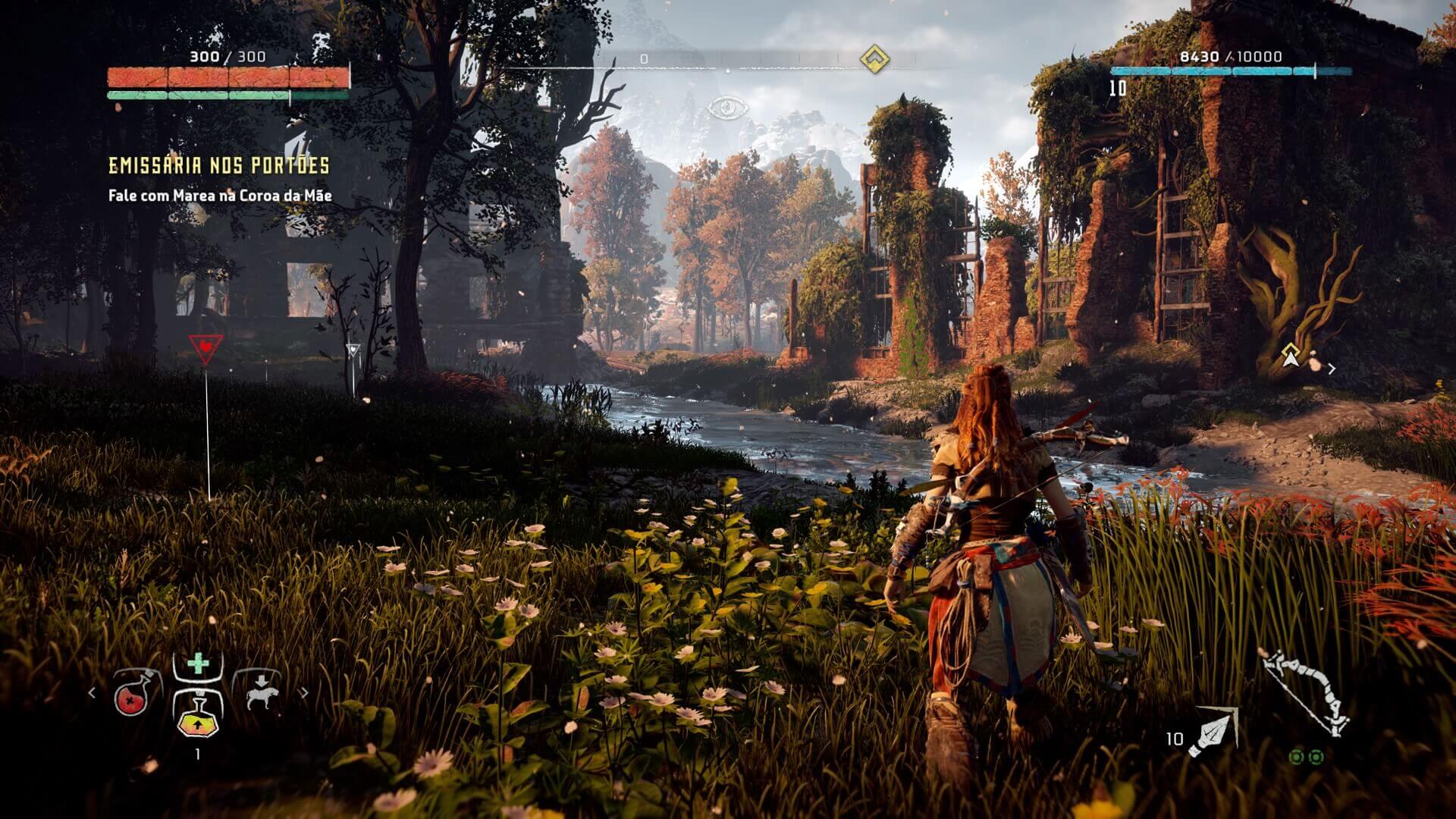Screen dimensions: 1456x819
Task: Click the green medicine pouch plus icon
Action: tap(198, 664)
